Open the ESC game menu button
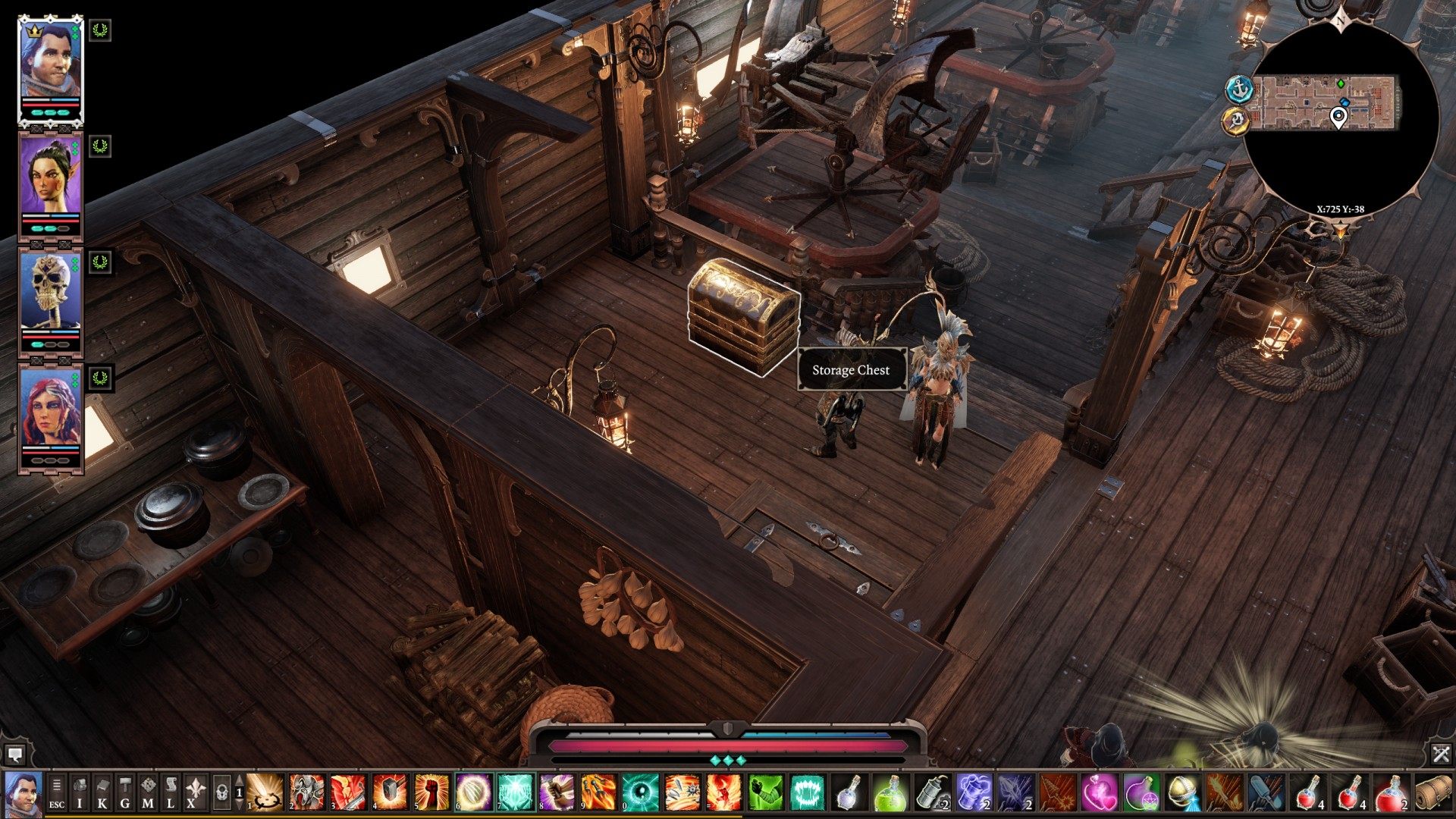The image size is (1456, 819). [57, 793]
